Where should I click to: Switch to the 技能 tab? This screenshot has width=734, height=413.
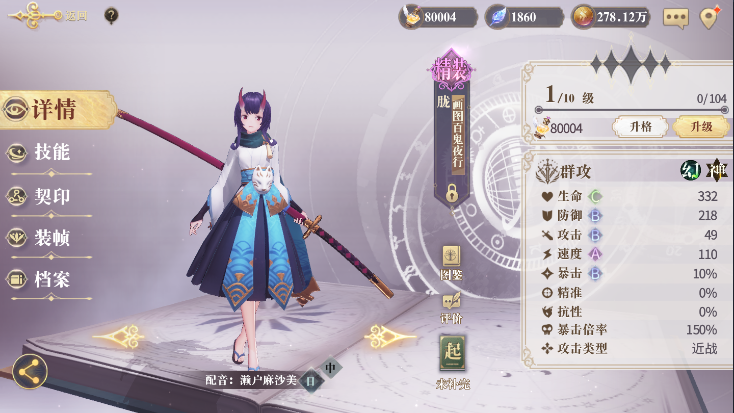(52, 152)
